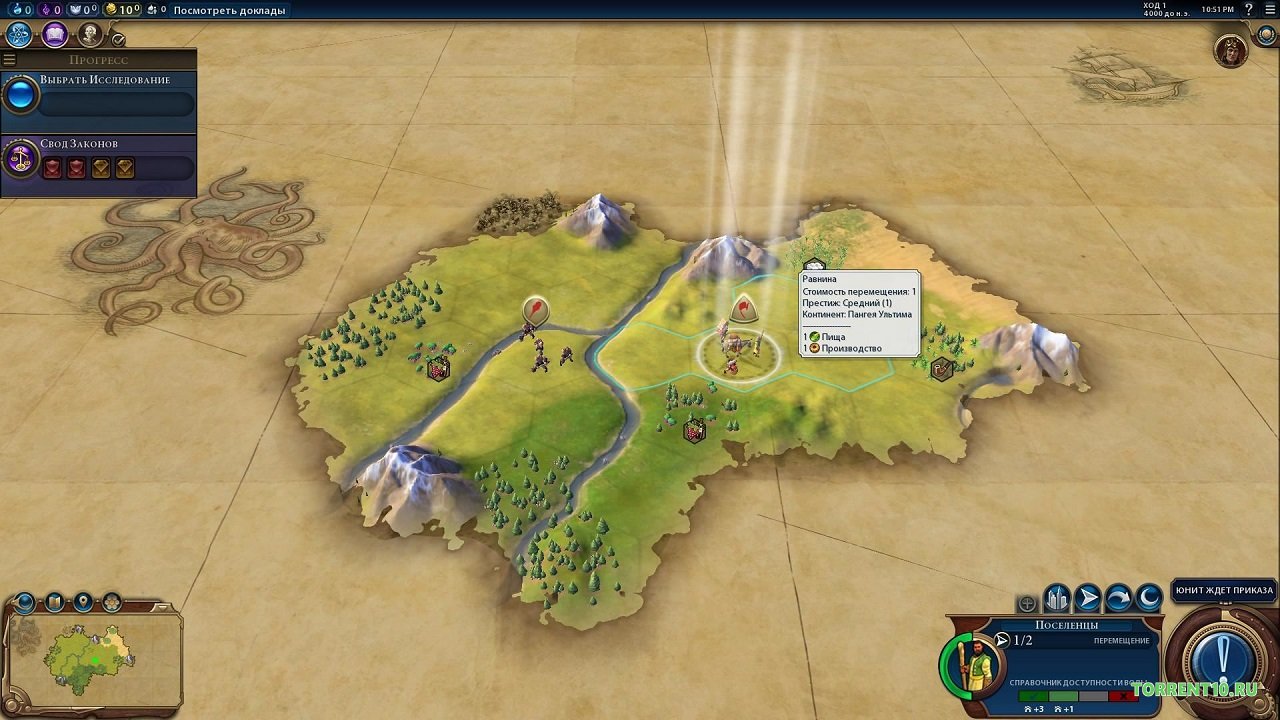Activate the move-to arrow unit action
Screen dimensions: 1280x720
[x=1088, y=599]
